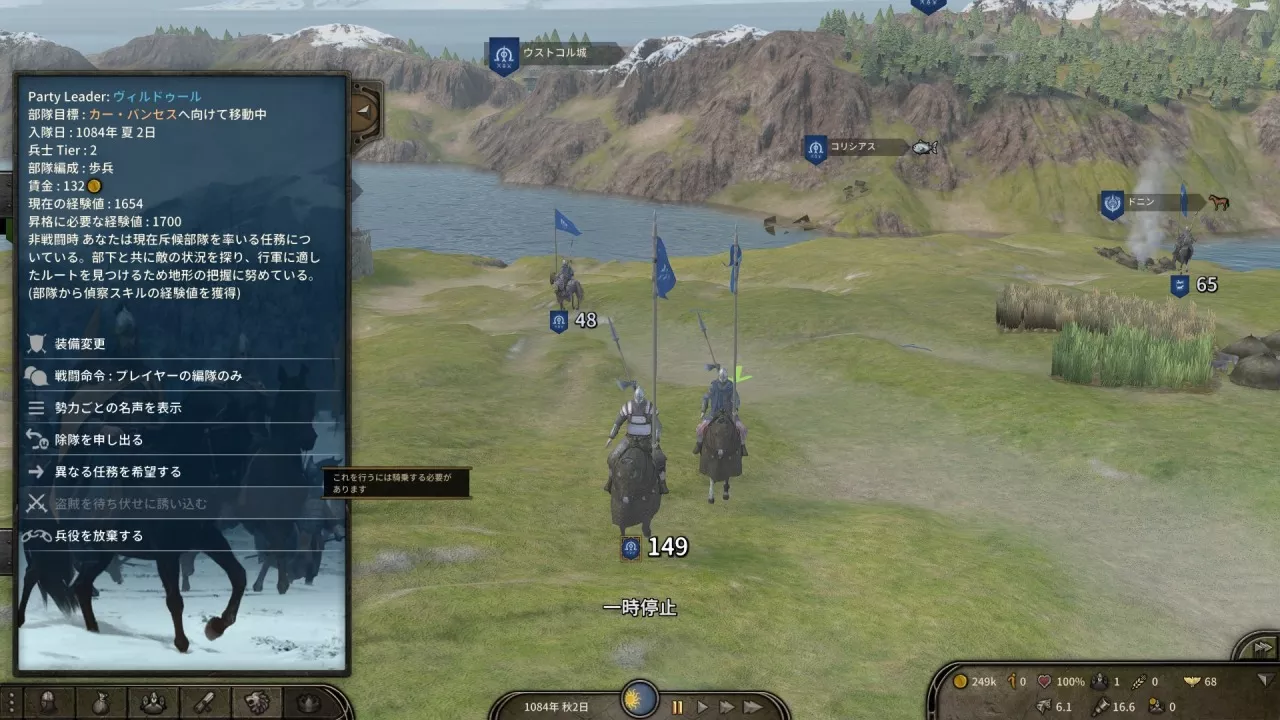
Task: Set time to fast forward speed
Action: click(727, 707)
